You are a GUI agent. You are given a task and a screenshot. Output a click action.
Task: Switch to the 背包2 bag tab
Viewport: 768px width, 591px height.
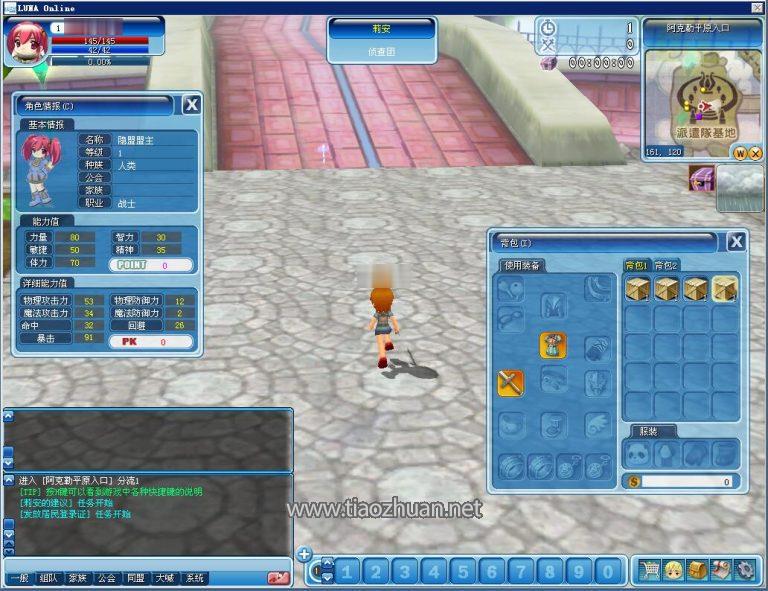(x=666, y=265)
